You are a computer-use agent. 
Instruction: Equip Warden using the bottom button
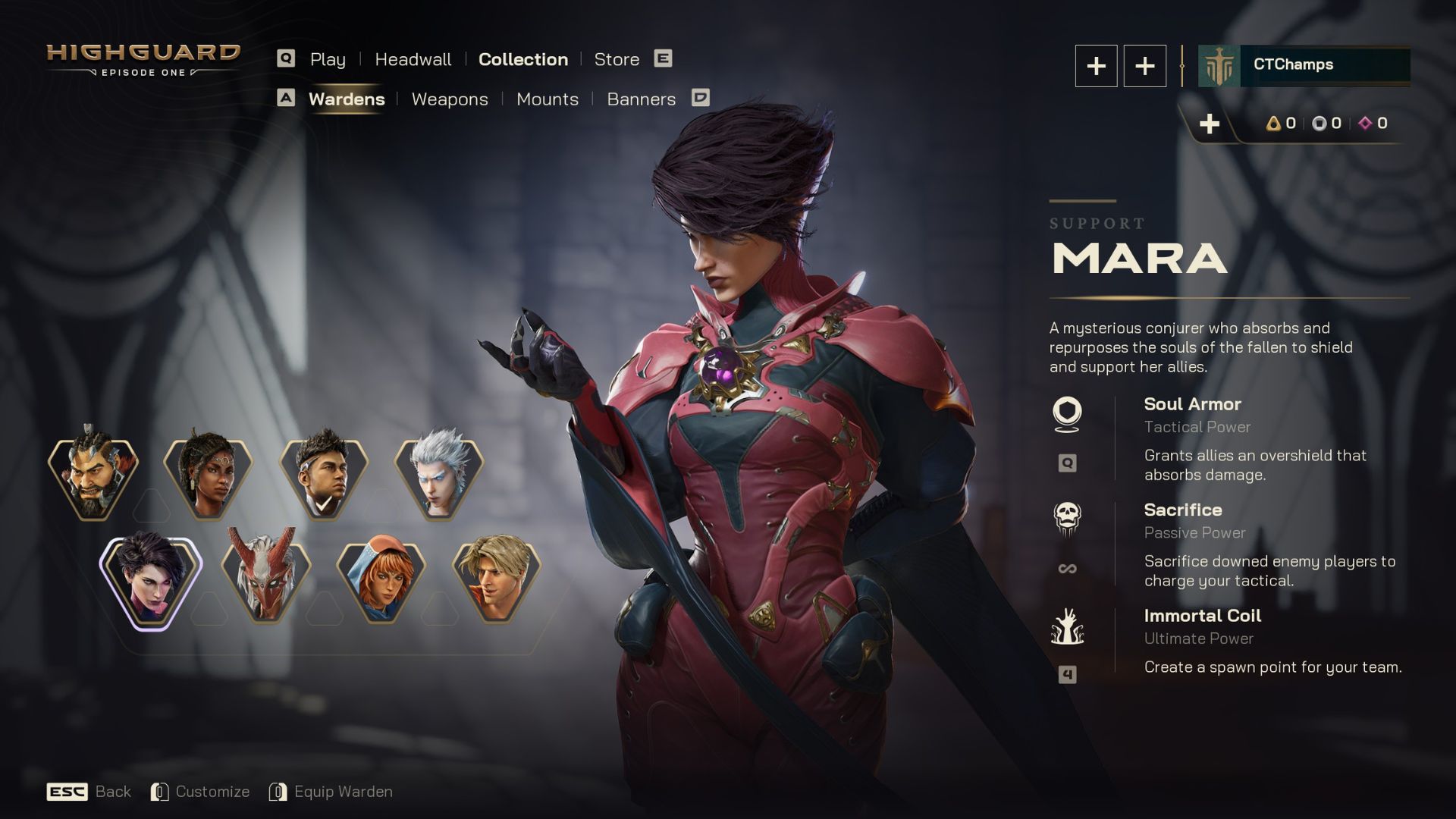coord(331,792)
